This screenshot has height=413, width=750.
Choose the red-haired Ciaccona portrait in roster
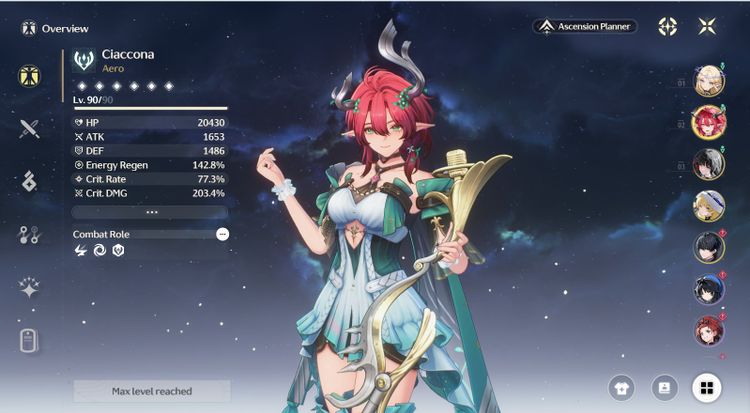pos(708,122)
